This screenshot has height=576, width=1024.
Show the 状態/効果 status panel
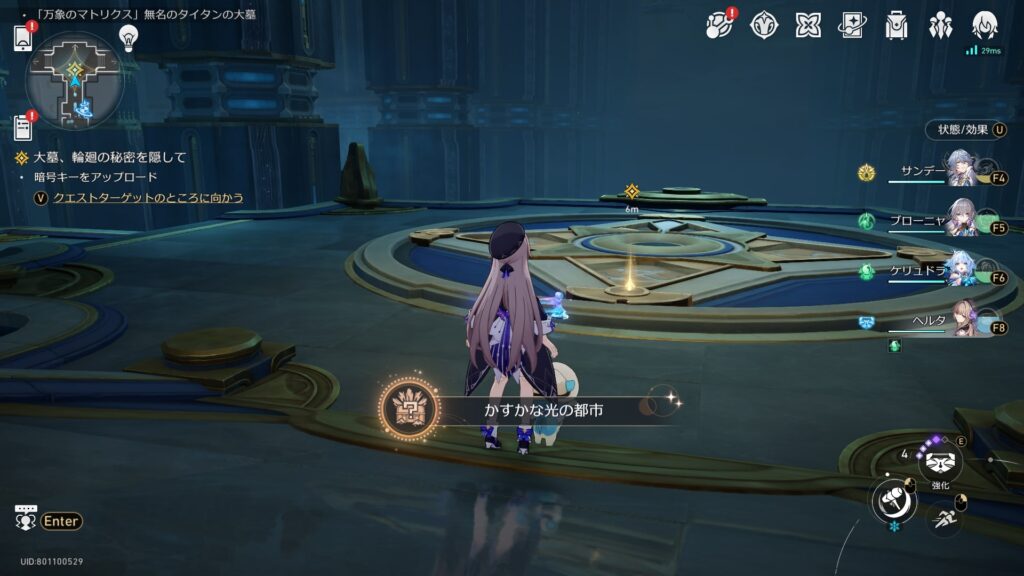click(x=961, y=129)
